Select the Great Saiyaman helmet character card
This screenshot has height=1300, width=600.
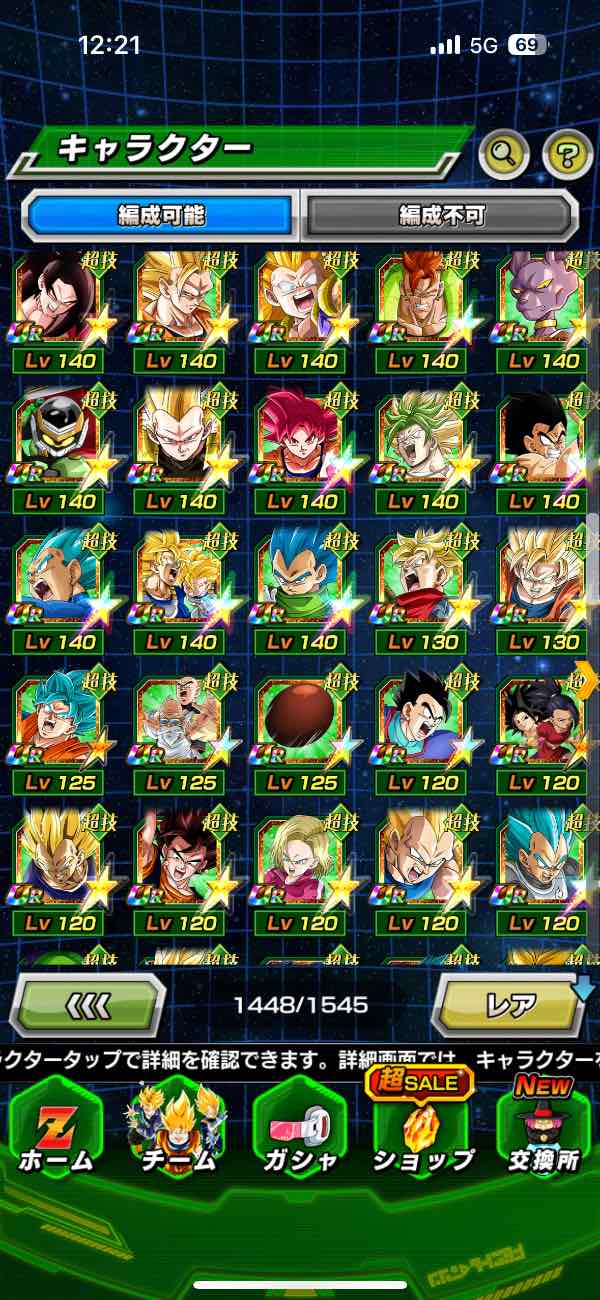pos(58,438)
